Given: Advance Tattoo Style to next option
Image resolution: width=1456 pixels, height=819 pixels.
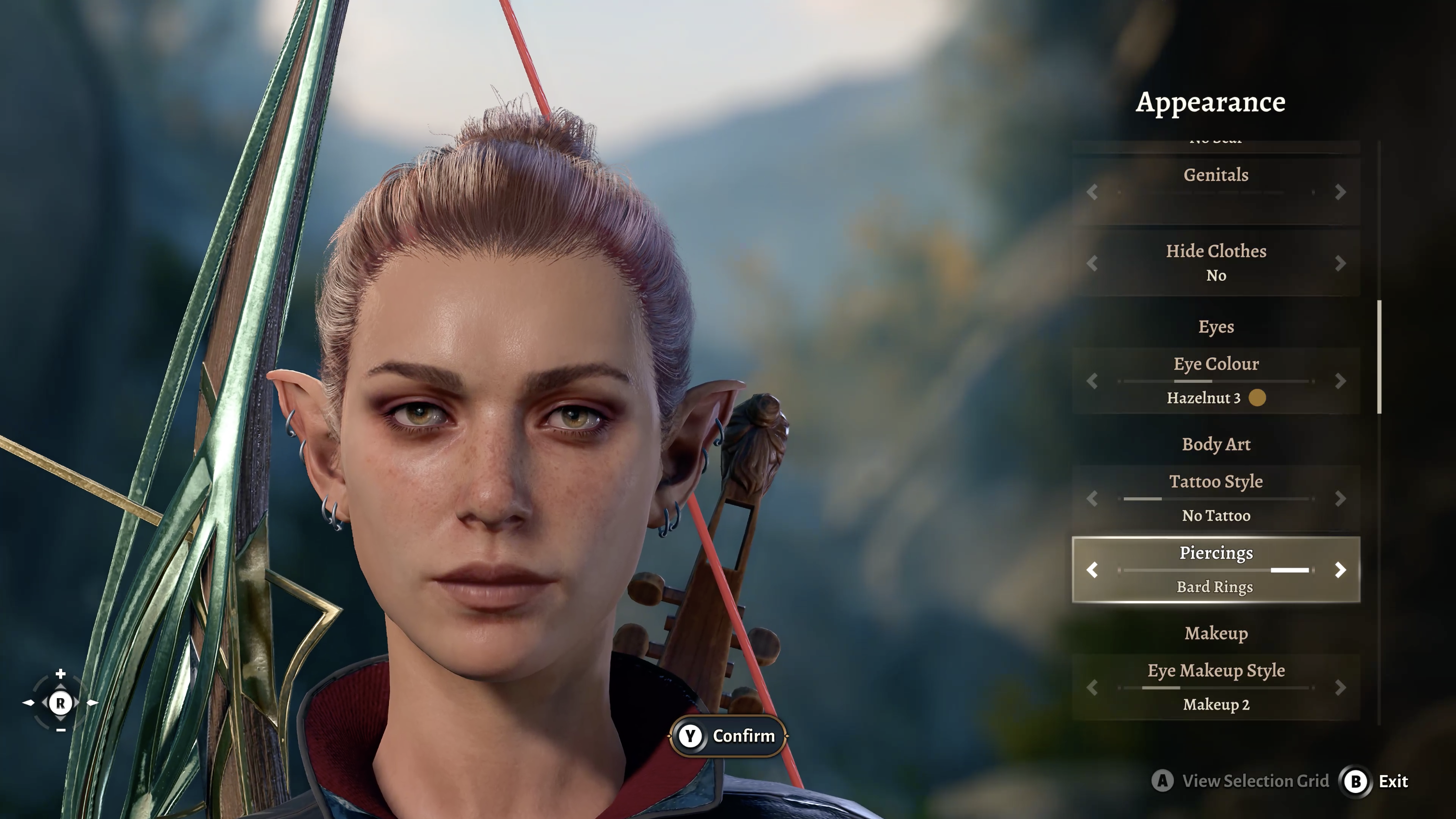Looking at the screenshot, I should point(1340,498).
